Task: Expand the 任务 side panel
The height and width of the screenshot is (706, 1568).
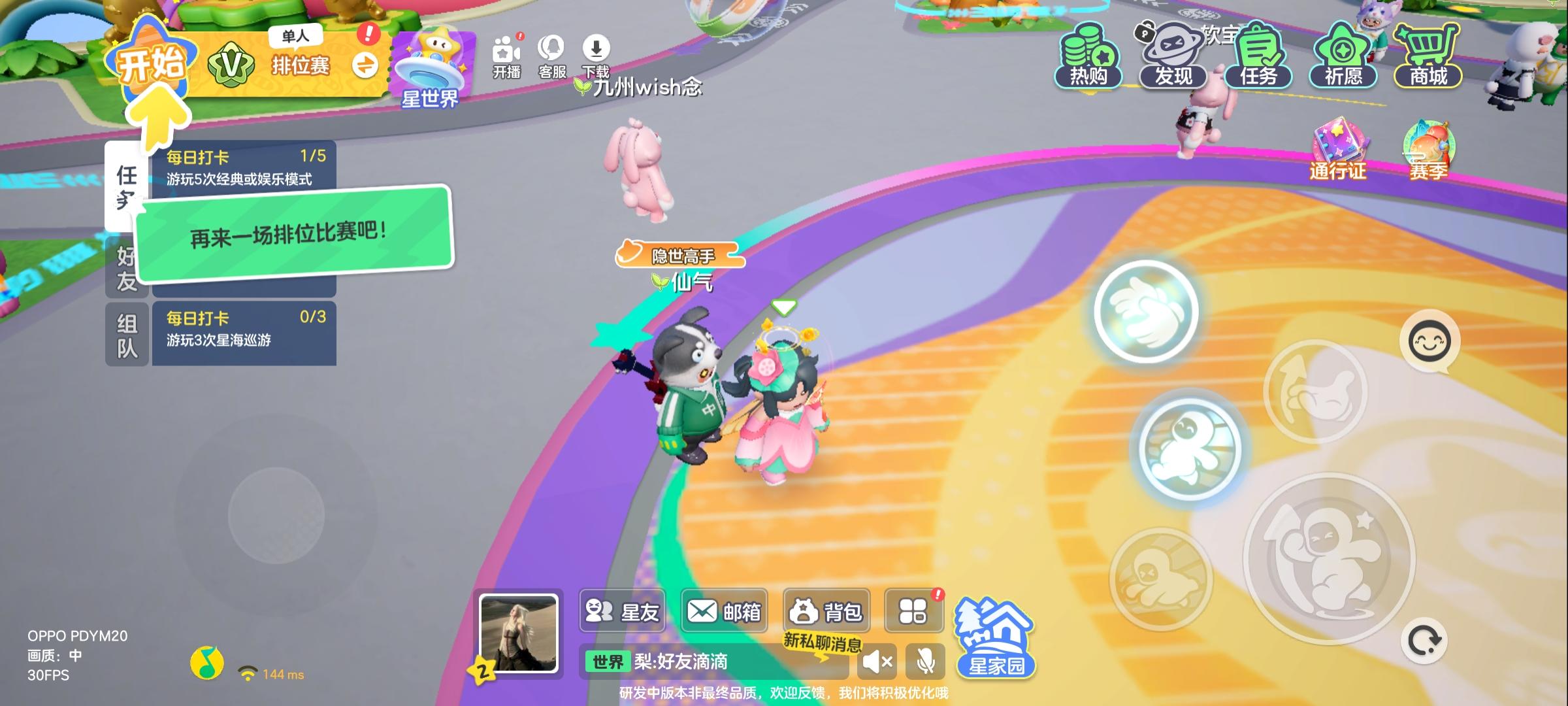Action: pos(127,186)
